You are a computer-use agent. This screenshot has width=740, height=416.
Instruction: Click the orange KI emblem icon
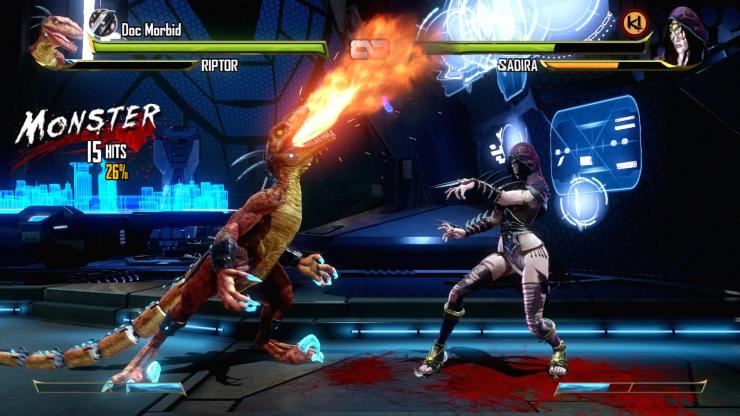coord(633,21)
